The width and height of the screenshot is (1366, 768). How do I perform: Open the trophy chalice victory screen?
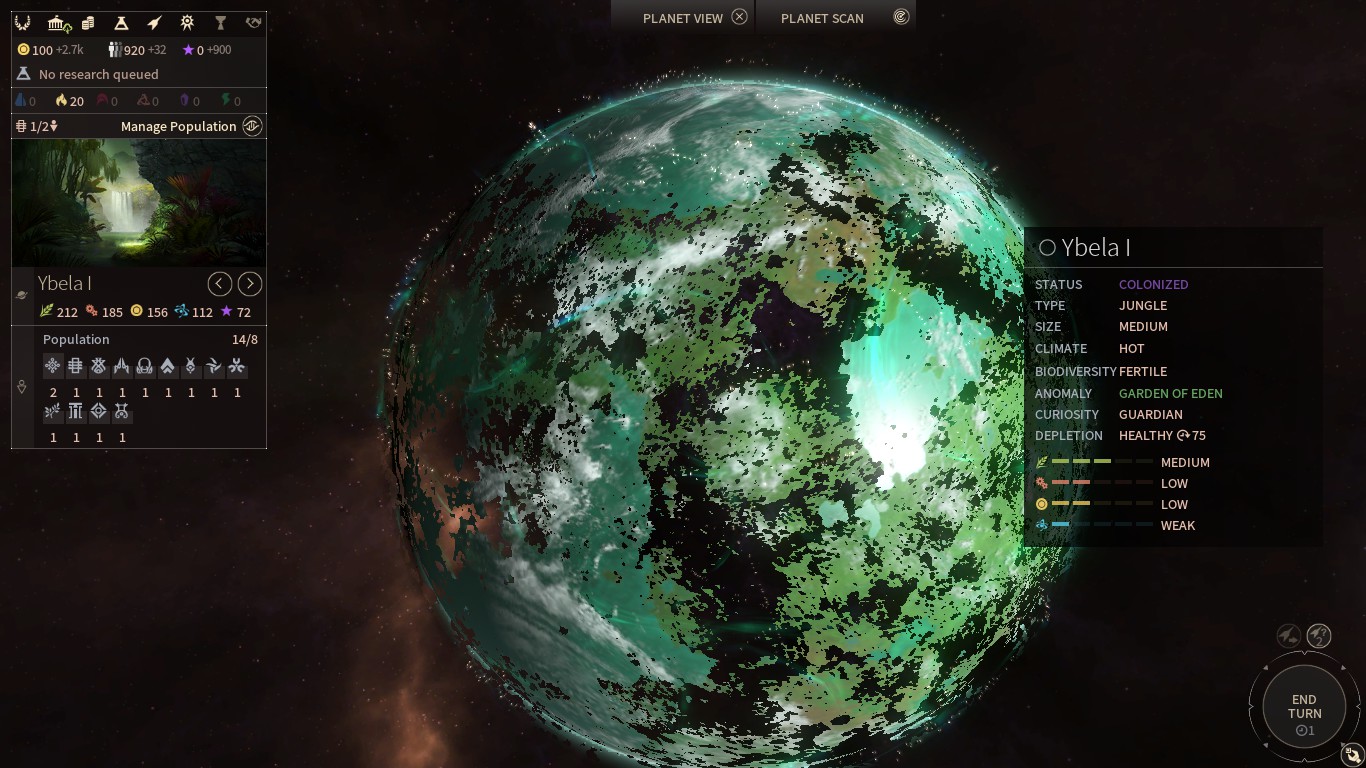[x=220, y=22]
